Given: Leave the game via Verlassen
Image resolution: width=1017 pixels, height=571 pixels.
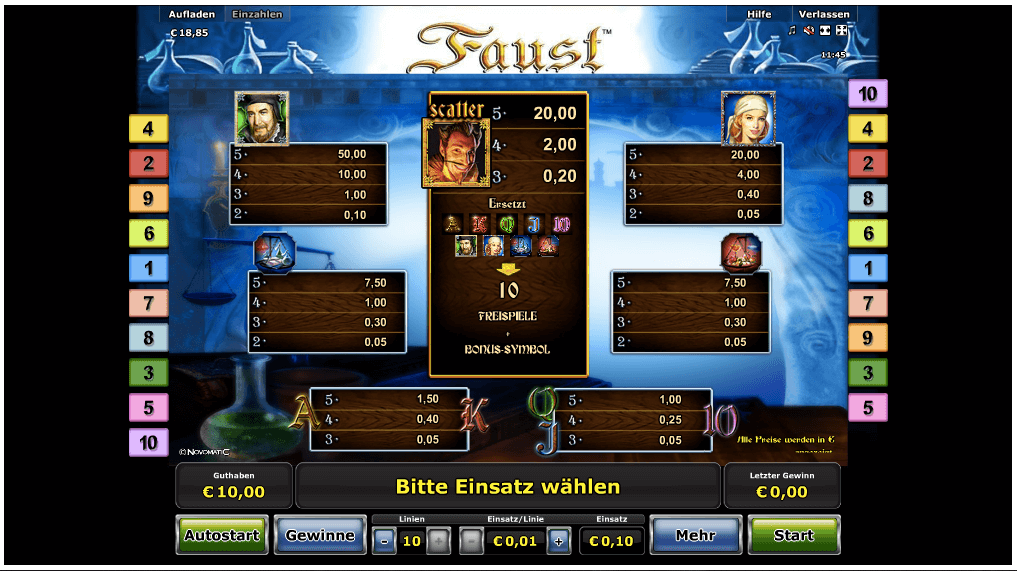Looking at the screenshot, I should pos(825,14).
